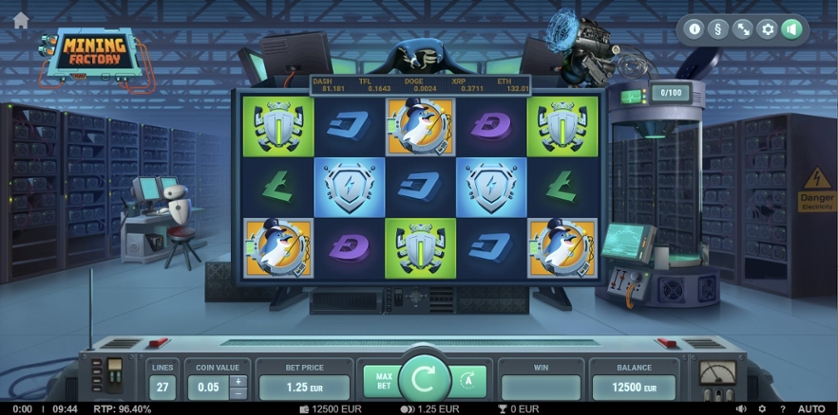This screenshot has height=415, width=838.
Task: Toggle sound with the green speaker button
Action: click(x=791, y=29)
